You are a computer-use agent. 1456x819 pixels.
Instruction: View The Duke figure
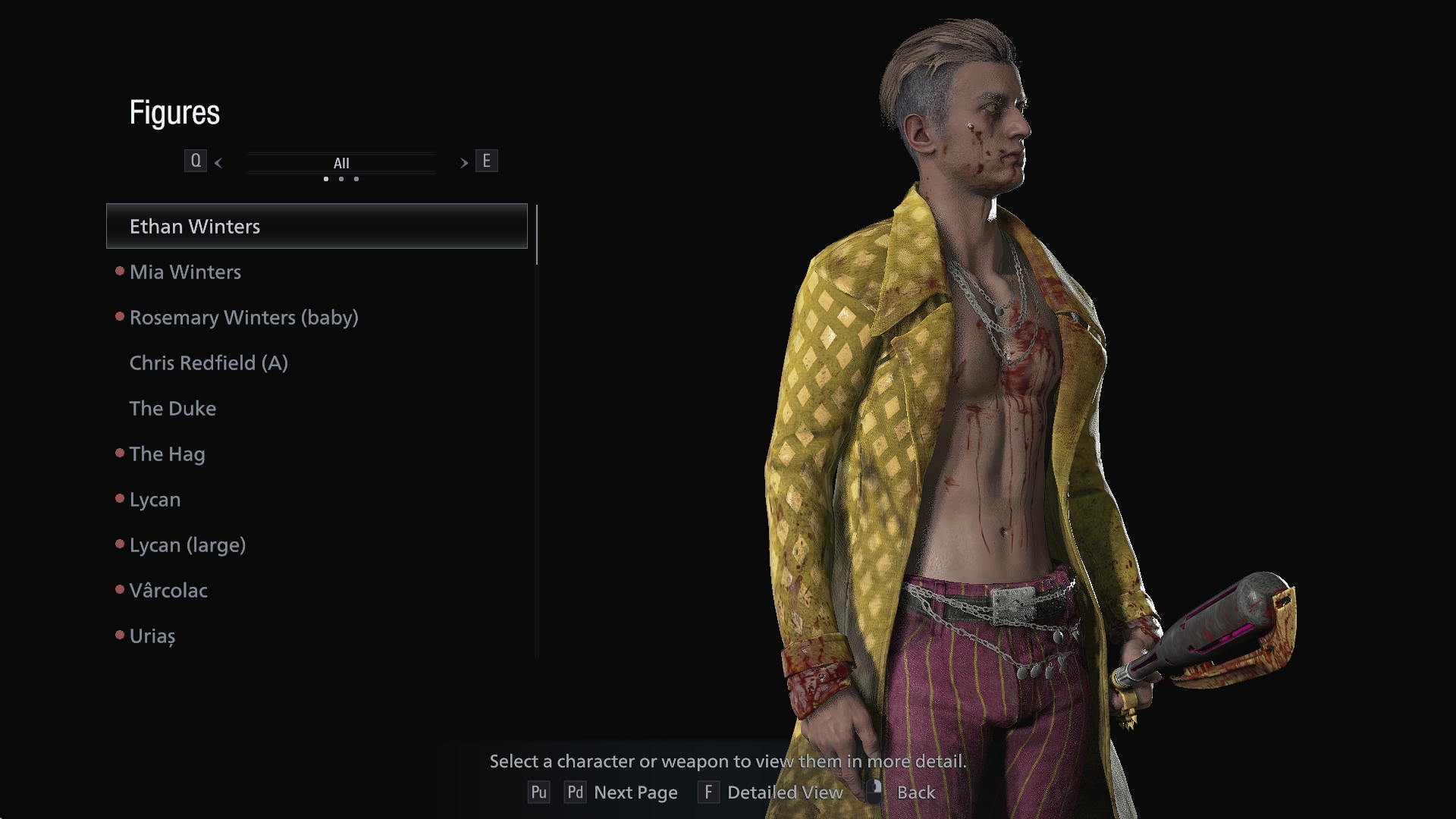[173, 409]
